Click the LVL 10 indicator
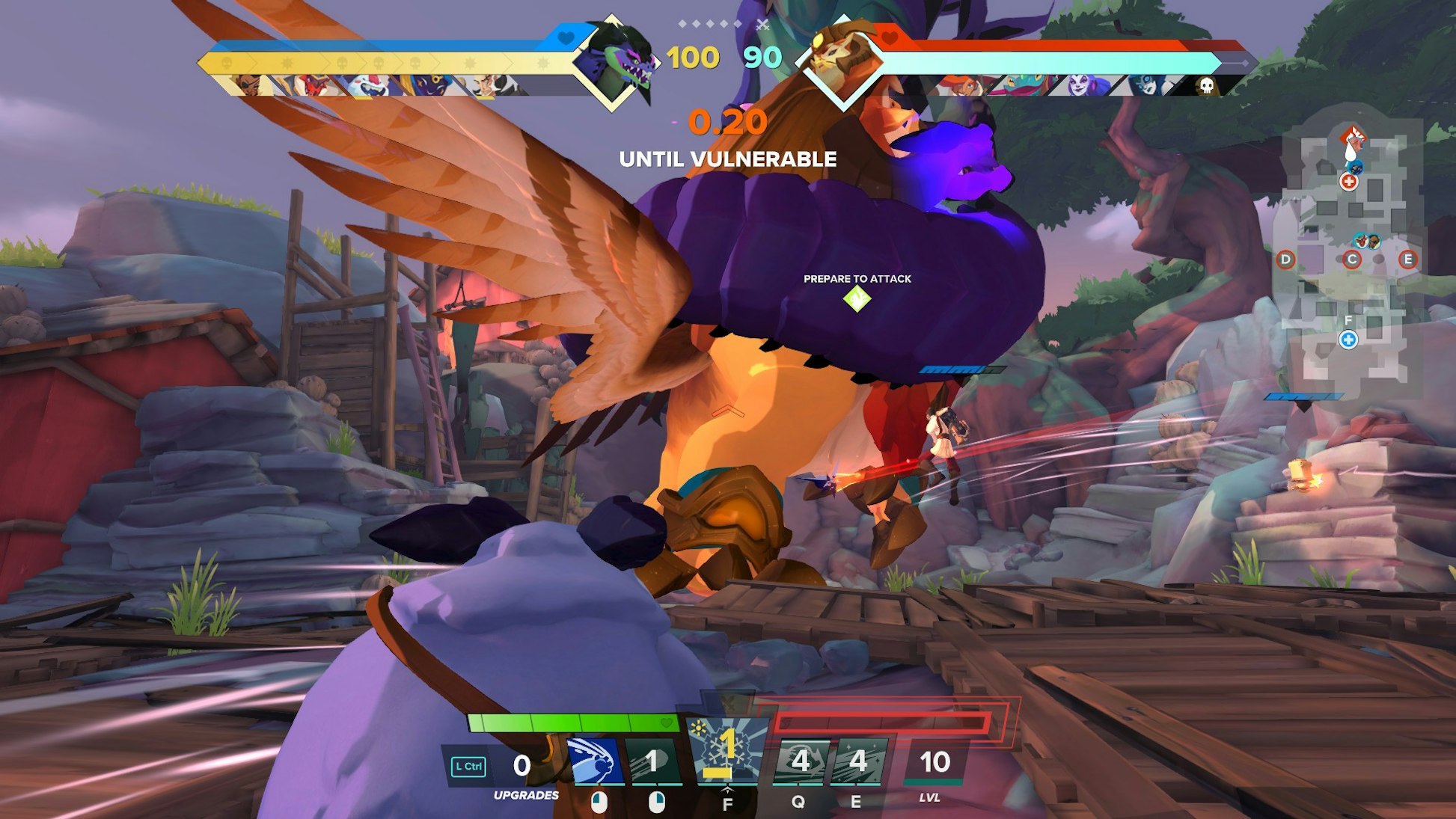 pyautogui.click(x=937, y=761)
